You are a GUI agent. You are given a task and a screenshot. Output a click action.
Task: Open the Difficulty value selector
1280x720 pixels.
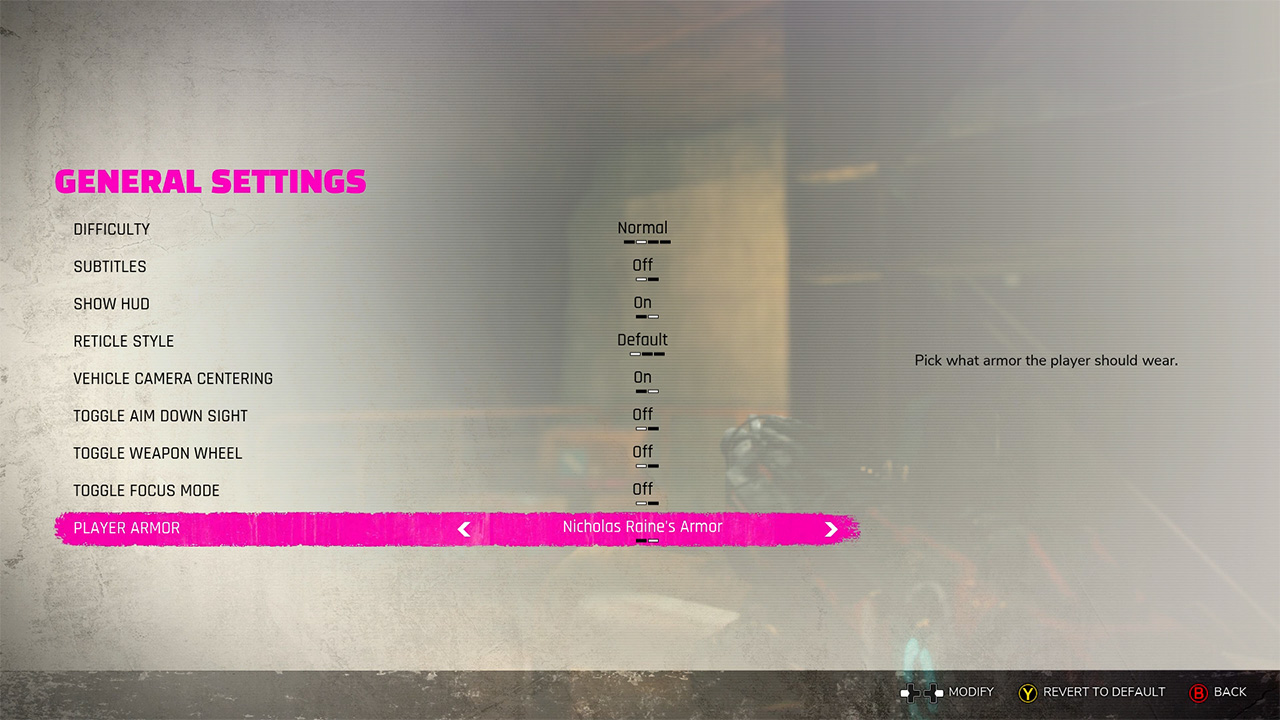click(643, 227)
